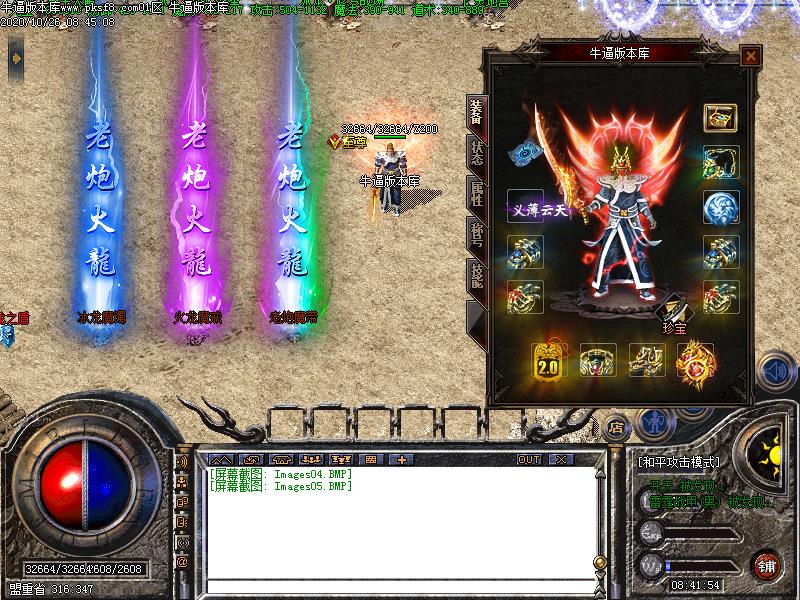This screenshot has width=800, height=600.
Task: Show the 技能 skills tab
Action: click(x=477, y=276)
